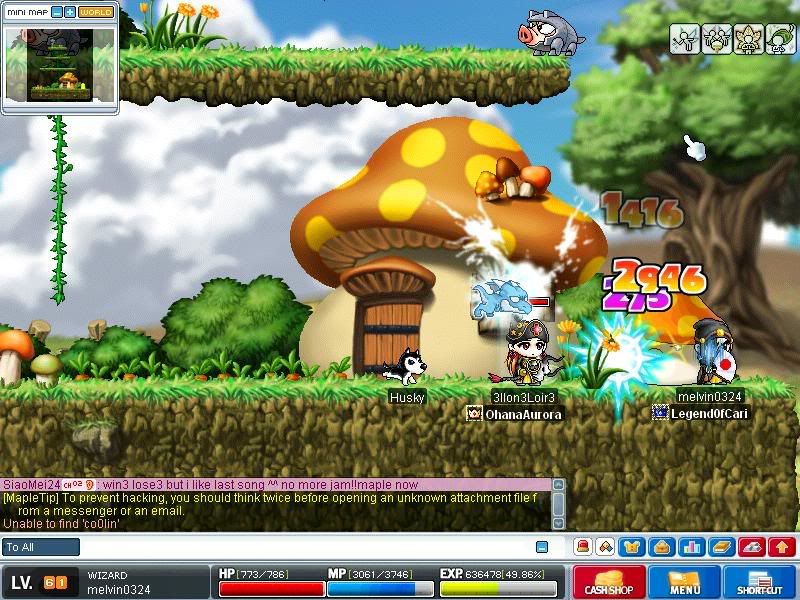Open the Menu button

pyautogui.click(x=685, y=582)
